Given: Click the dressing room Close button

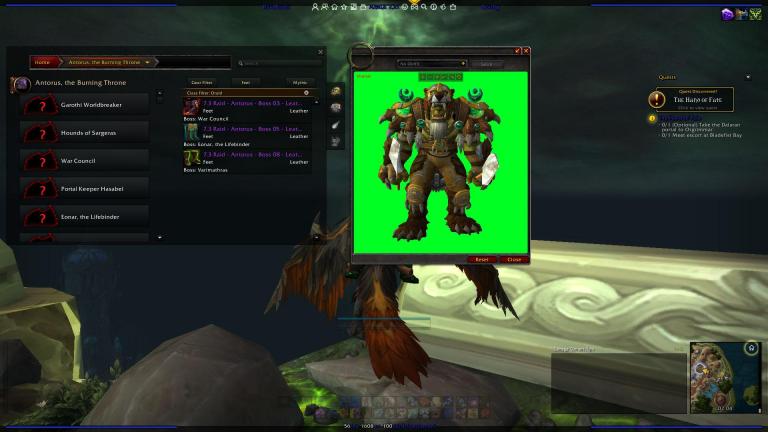Looking at the screenshot, I should (x=513, y=259).
